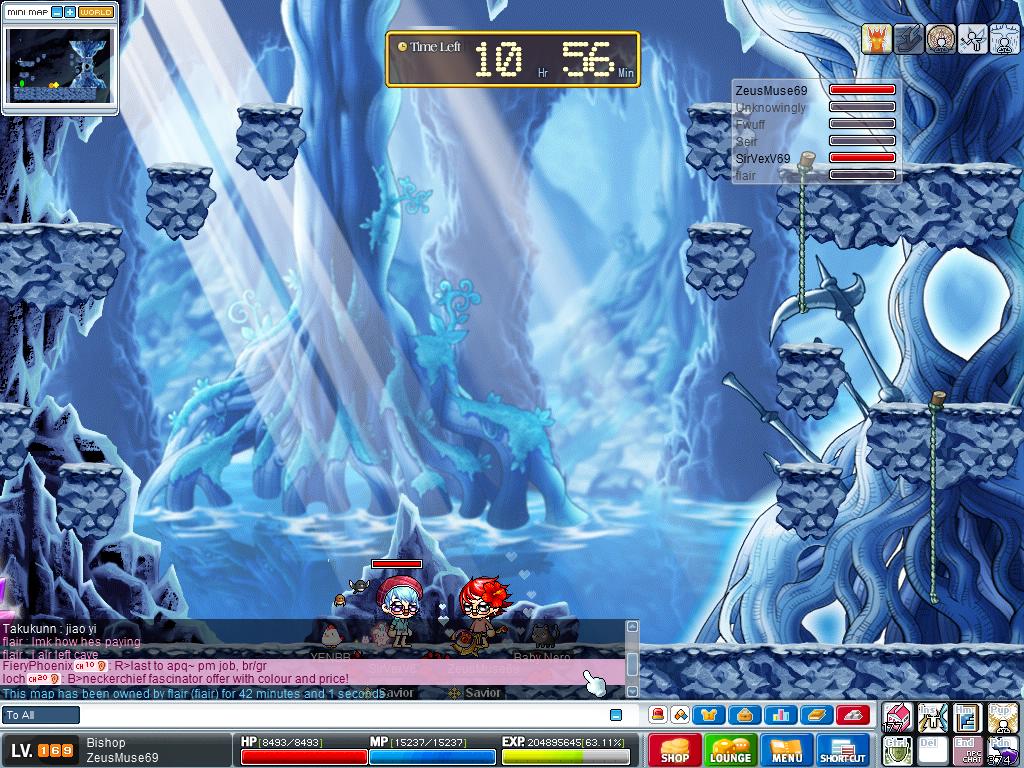Open the Cash Shop button
Viewport: 1024px width, 768px height.
coord(675,750)
